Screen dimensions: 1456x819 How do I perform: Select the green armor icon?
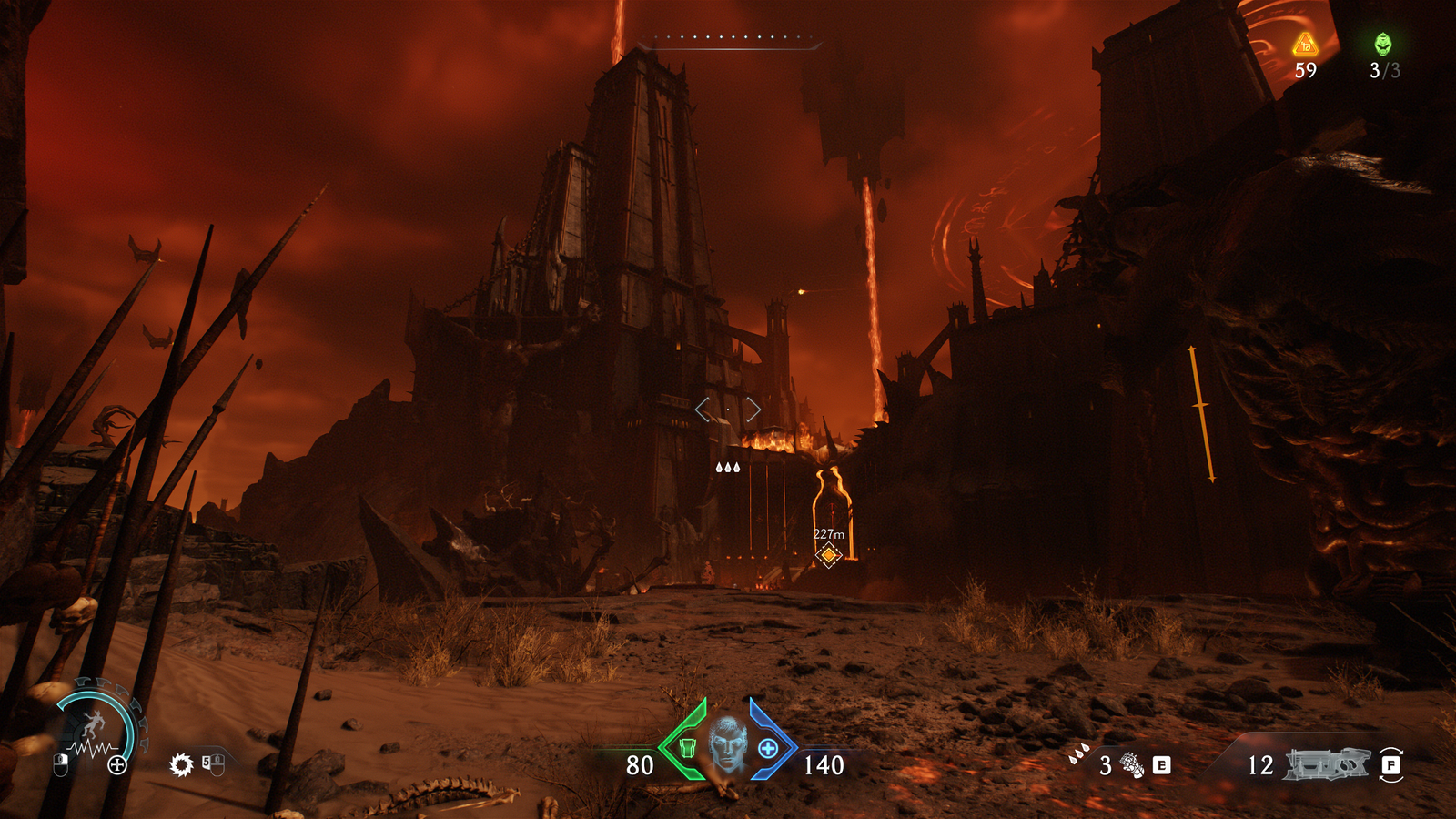click(x=687, y=747)
